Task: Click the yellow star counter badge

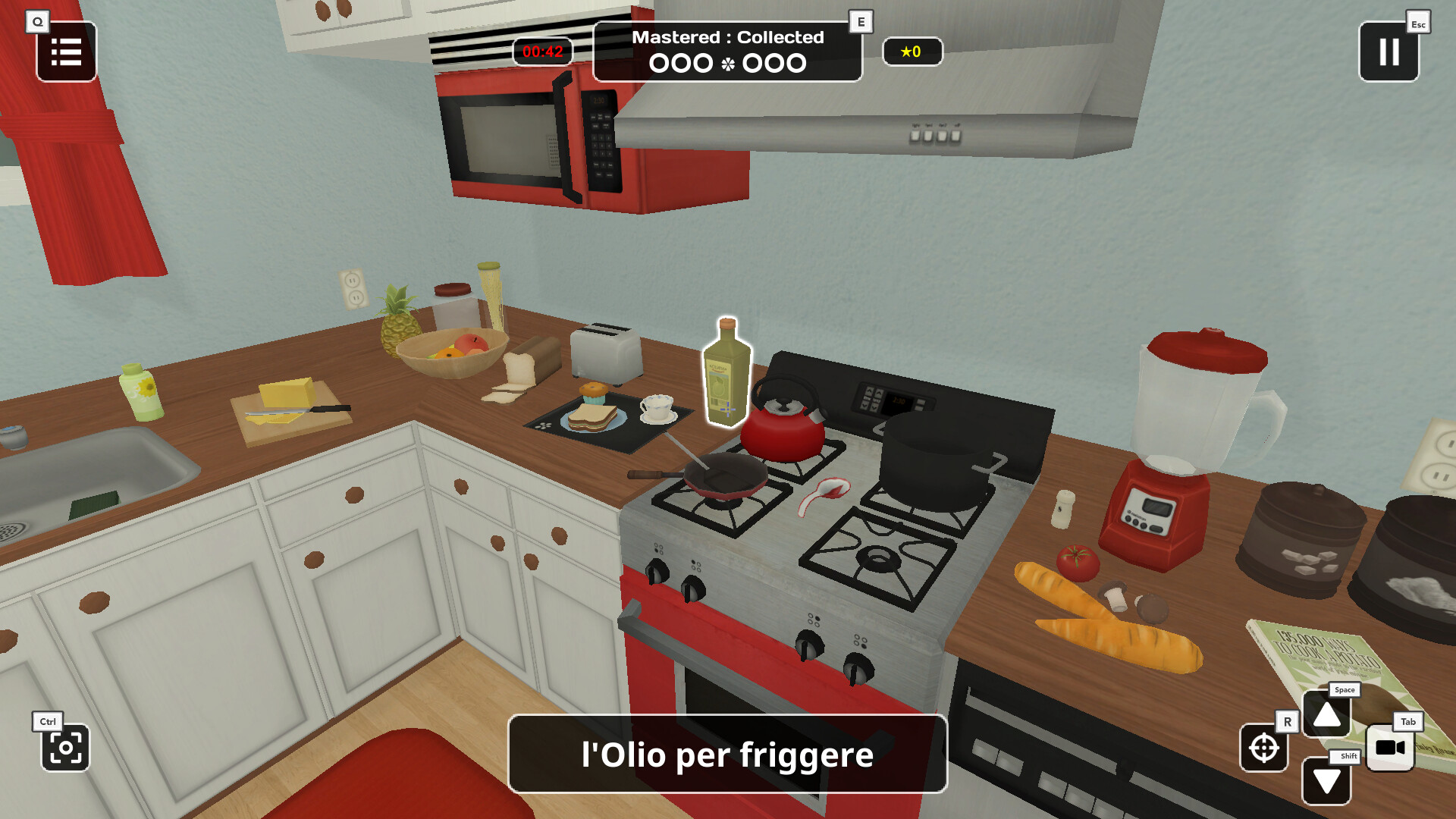Action: (x=912, y=52)
